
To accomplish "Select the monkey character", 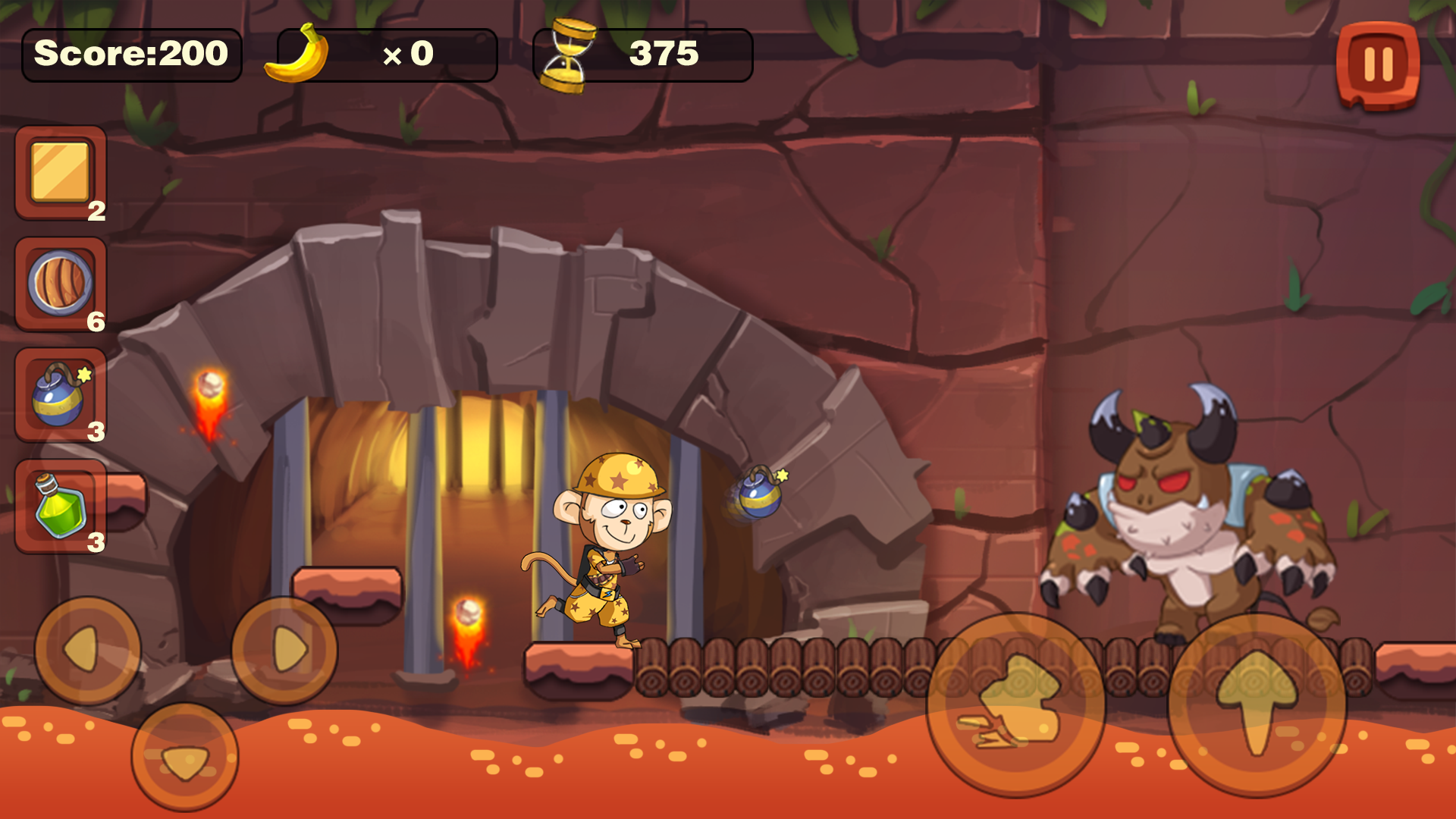I will click(x=607, y=546).
